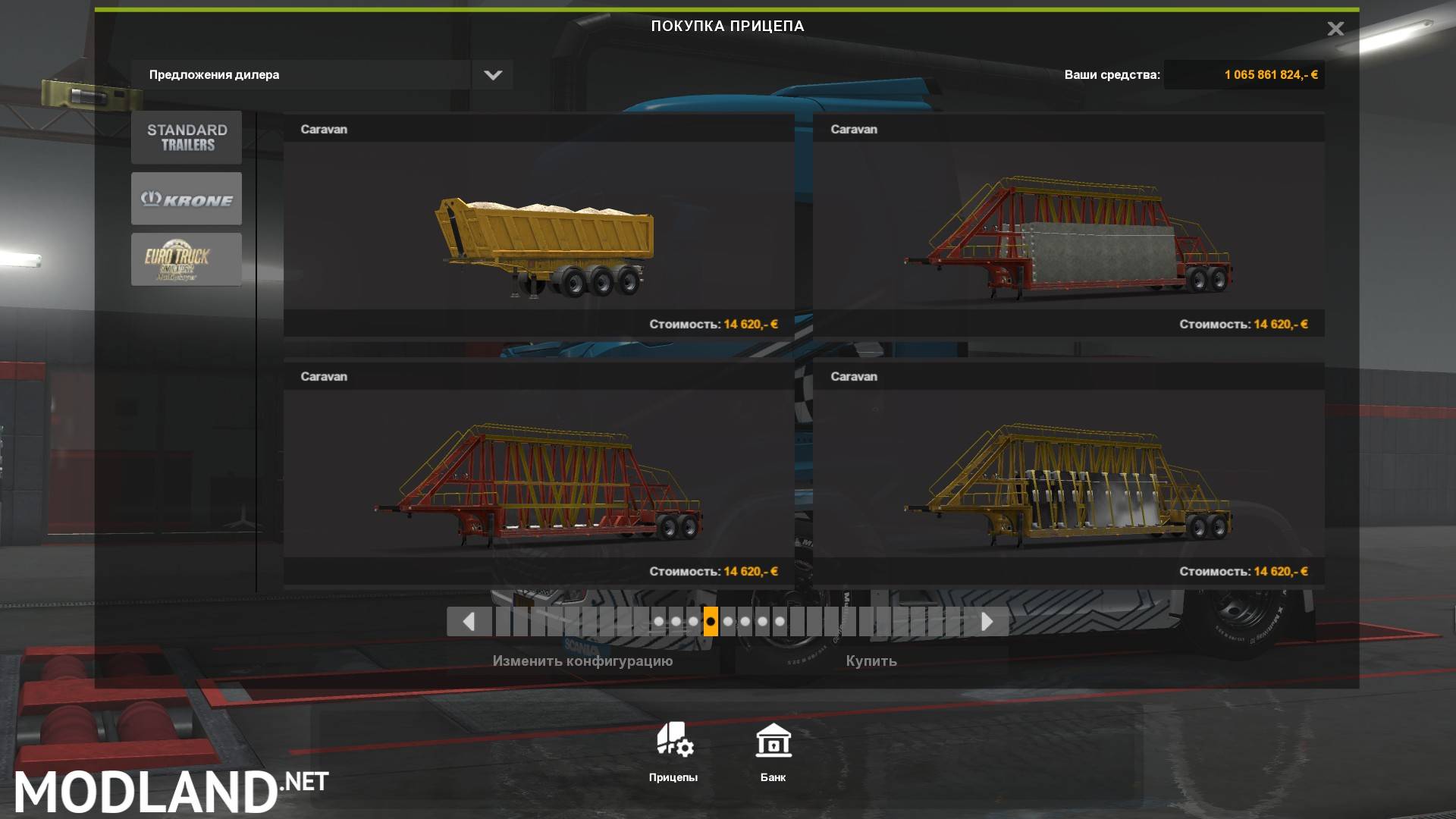Select the KRONE trailer brand logo
Screen dimensions: 1456x819
click(186, 198)
